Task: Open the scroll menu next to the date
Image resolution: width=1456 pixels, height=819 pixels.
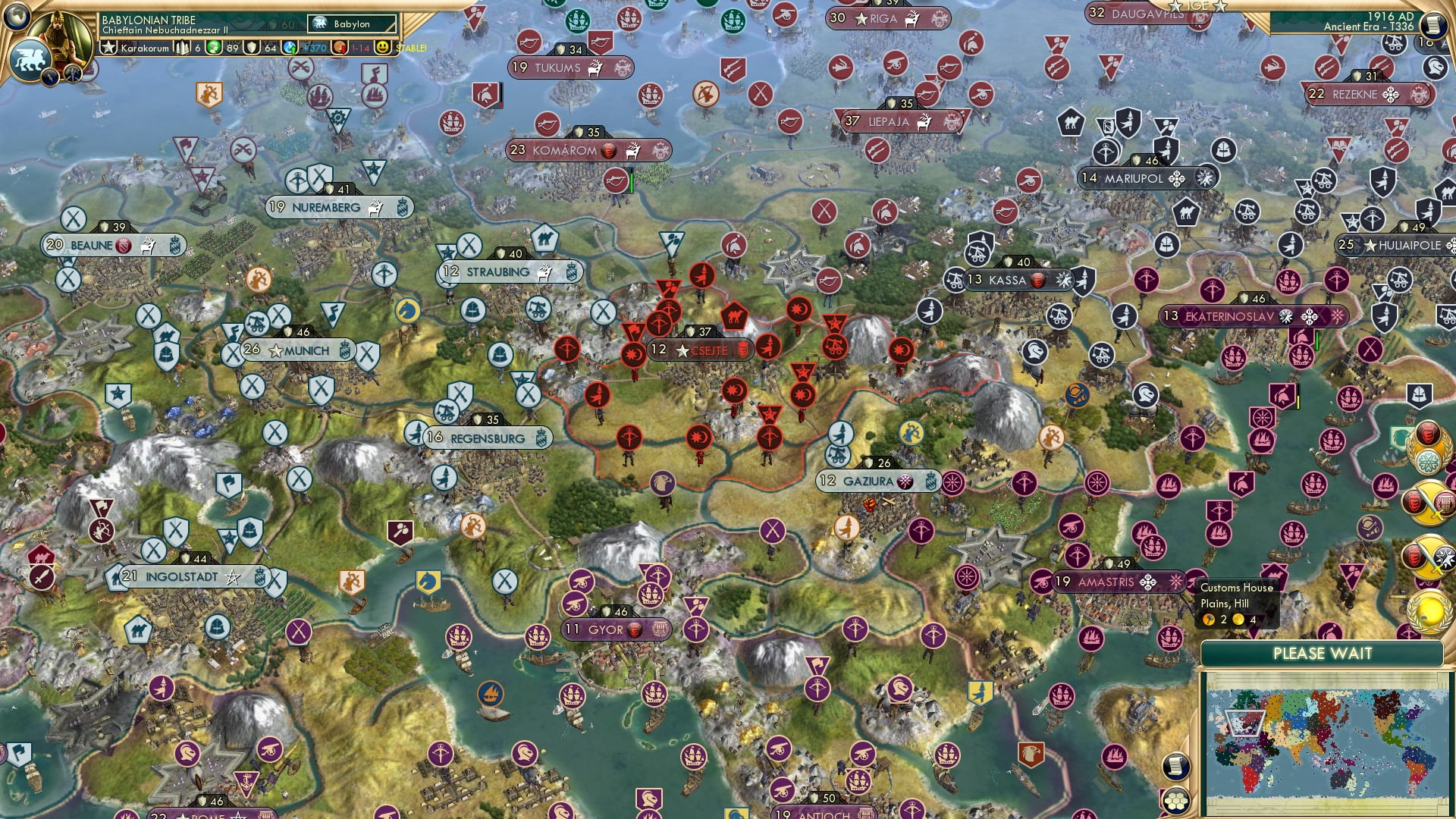Action: click(1432, 25)
